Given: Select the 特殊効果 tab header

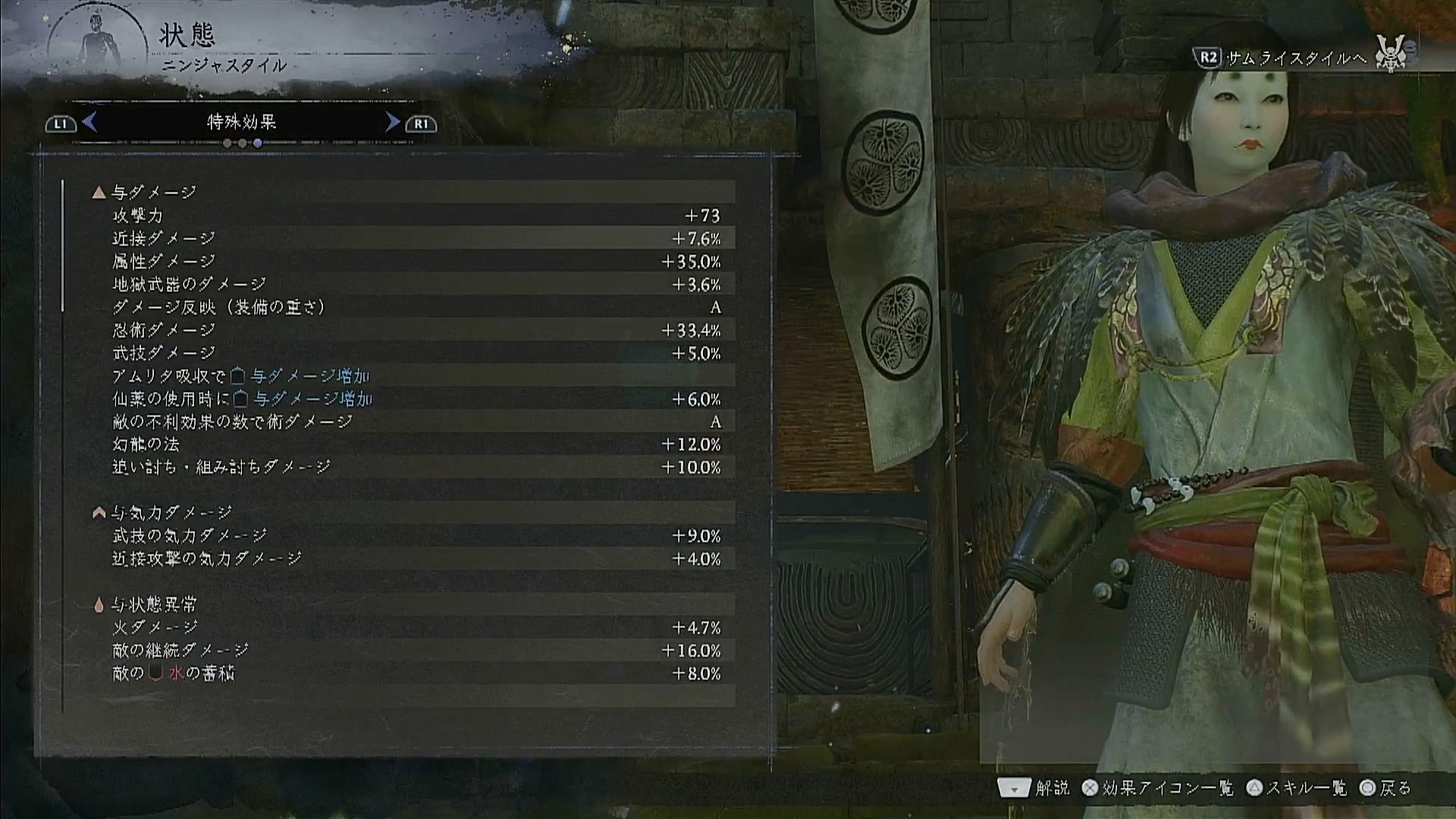Looking at the screenshot, I should pyautogui.click(x=241, y=122).
